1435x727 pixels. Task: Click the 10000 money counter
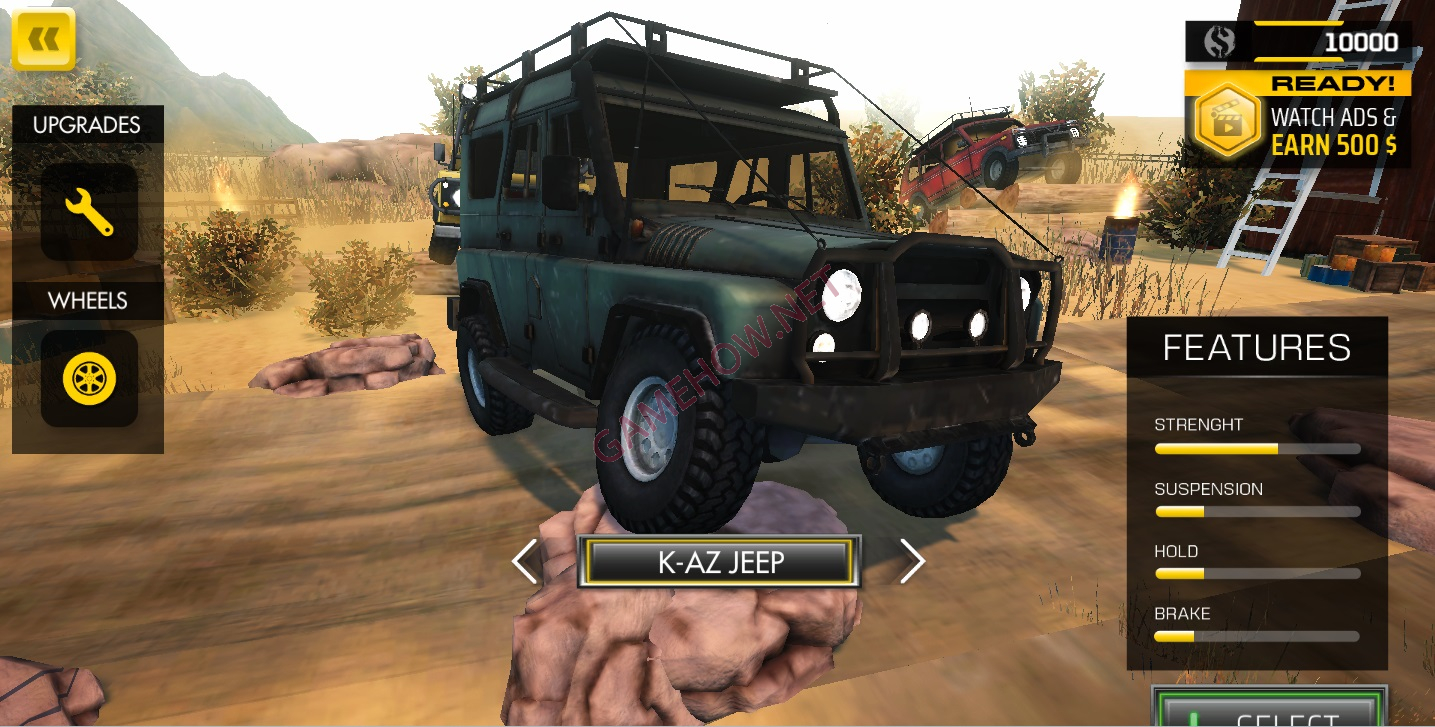click(x=1365, y=41)
